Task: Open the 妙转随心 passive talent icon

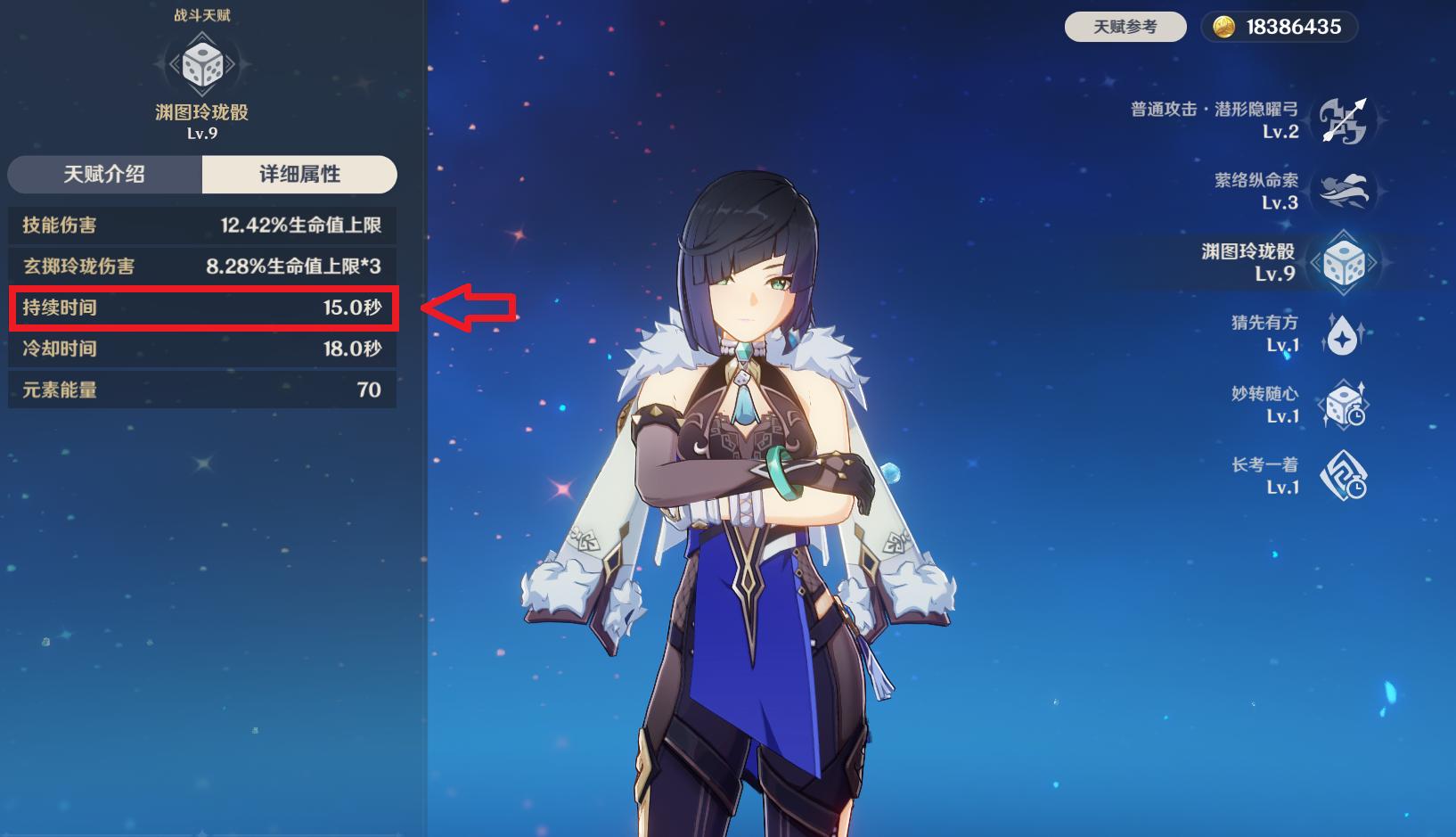Action: coord(1343,403)
